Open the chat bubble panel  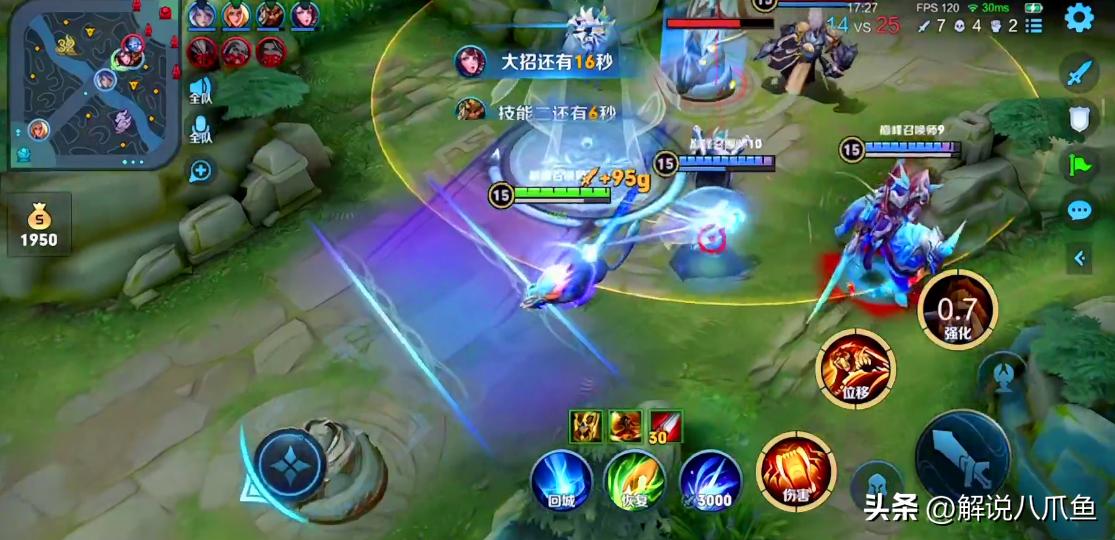[x=1078, y=211]
